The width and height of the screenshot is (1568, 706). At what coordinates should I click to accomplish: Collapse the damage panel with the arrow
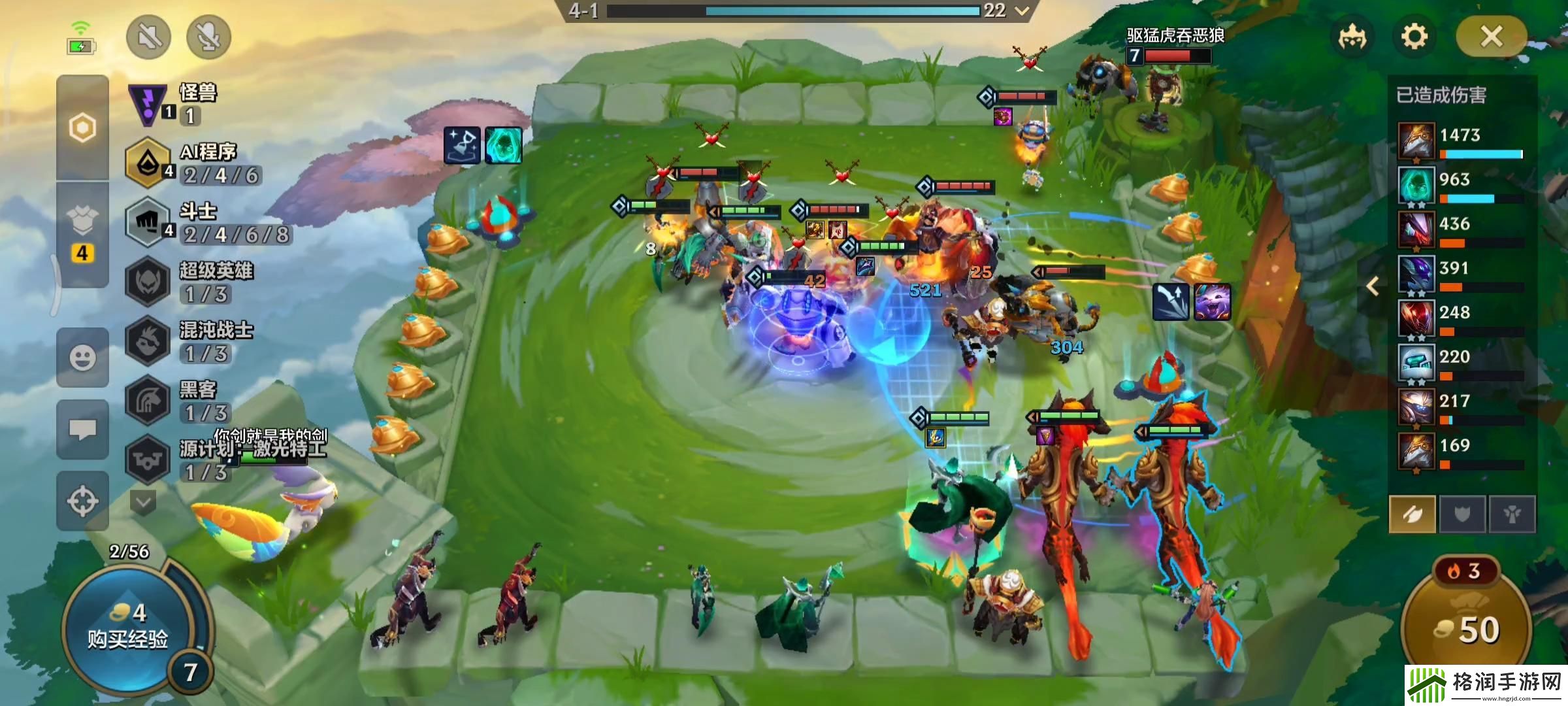pos(1373,286)
